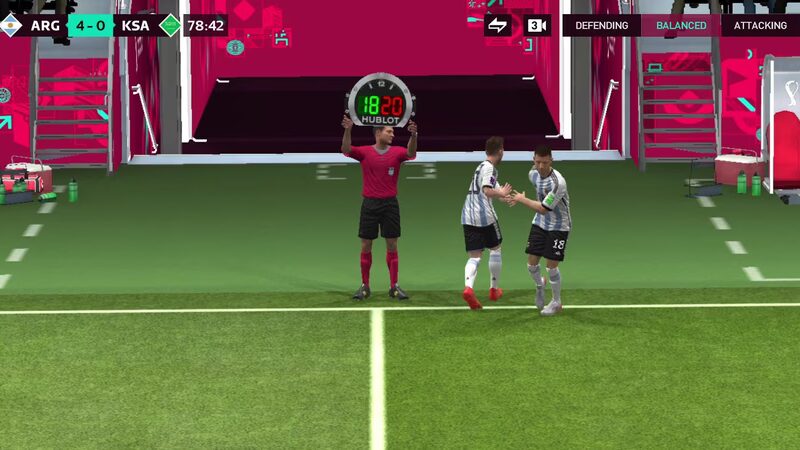The width and height of the screenshot is (800, 450).
Task: Switch tactics to Defending
Action: click(x=601, y=25)
